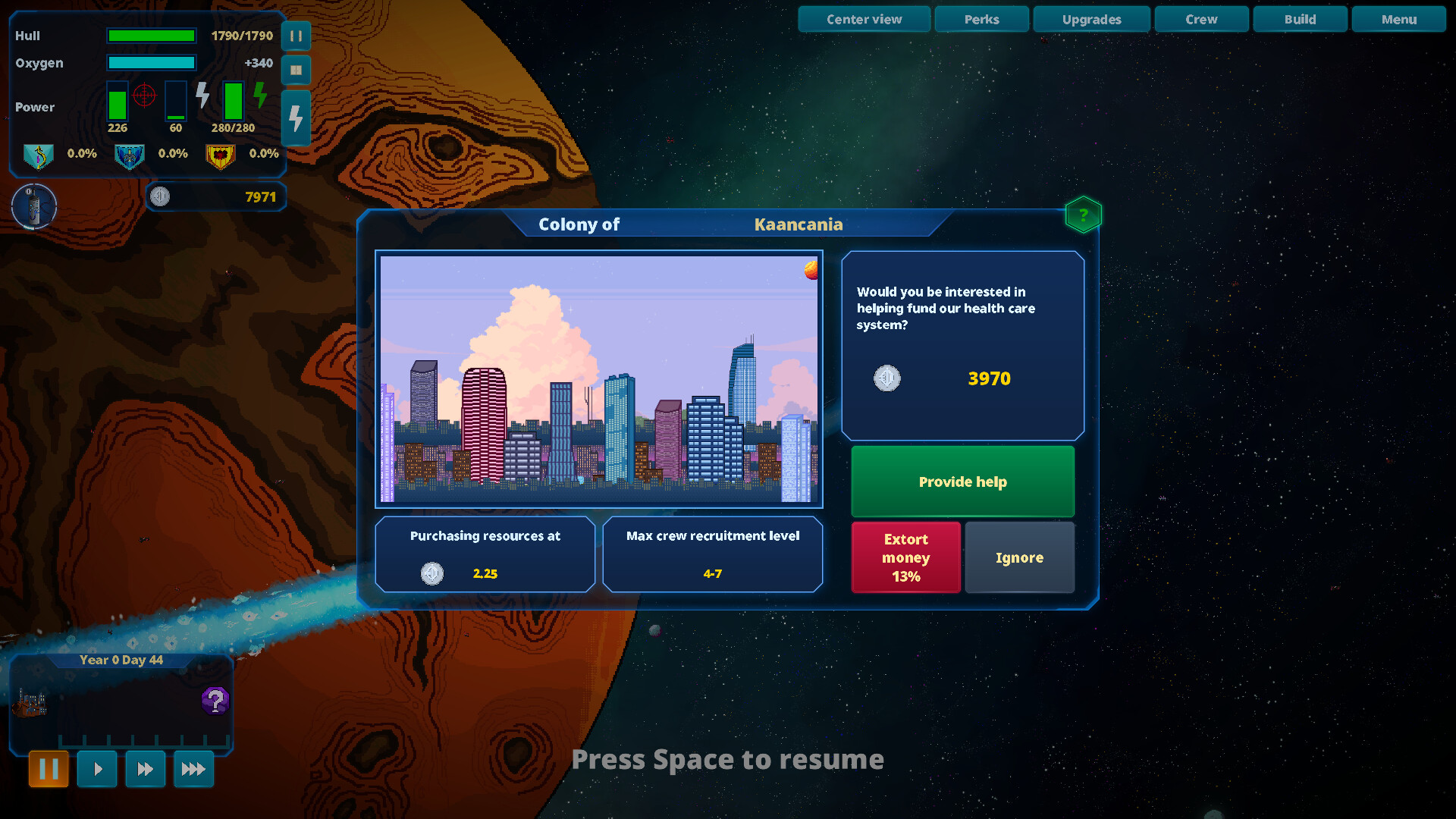This screenshot has height=819, width=1456.
Task: Select the blue armor shield icon
Action: click(130, 156)
